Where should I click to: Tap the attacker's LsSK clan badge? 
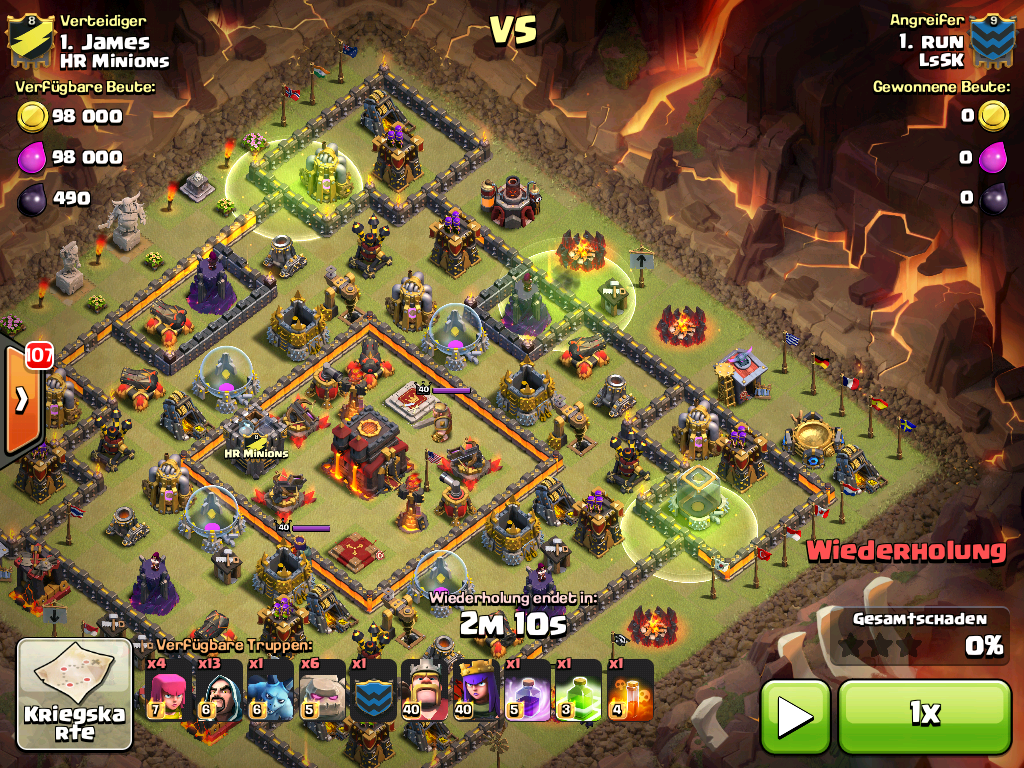click(x=993, y=40)
